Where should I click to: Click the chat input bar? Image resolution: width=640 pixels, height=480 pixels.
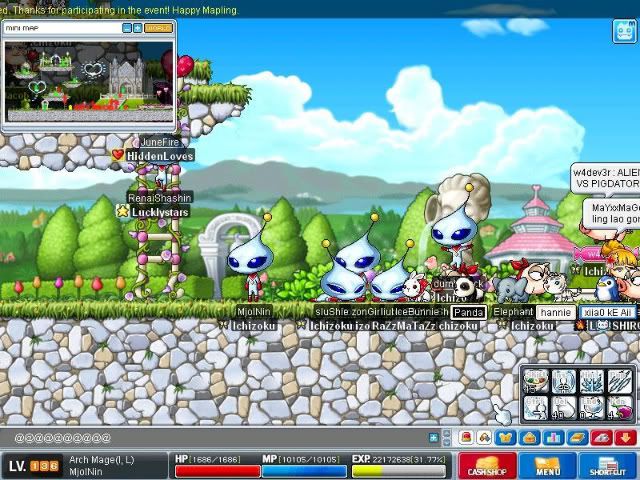[220, 438]
